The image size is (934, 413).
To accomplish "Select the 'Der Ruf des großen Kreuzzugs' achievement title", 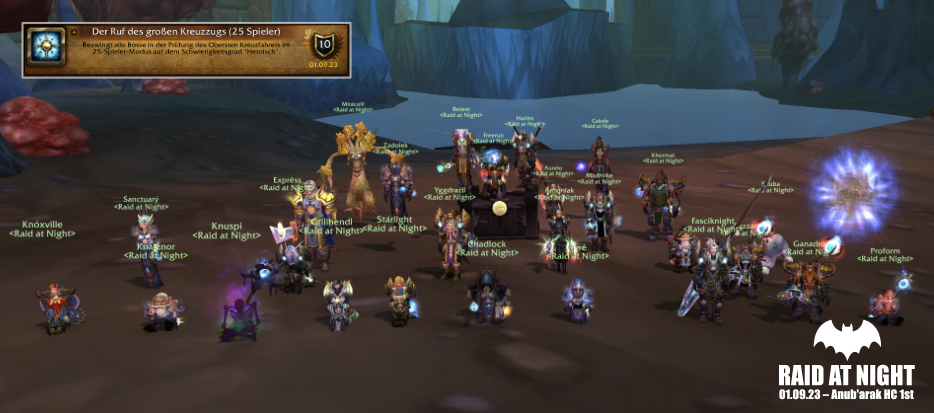I will 185,32.
